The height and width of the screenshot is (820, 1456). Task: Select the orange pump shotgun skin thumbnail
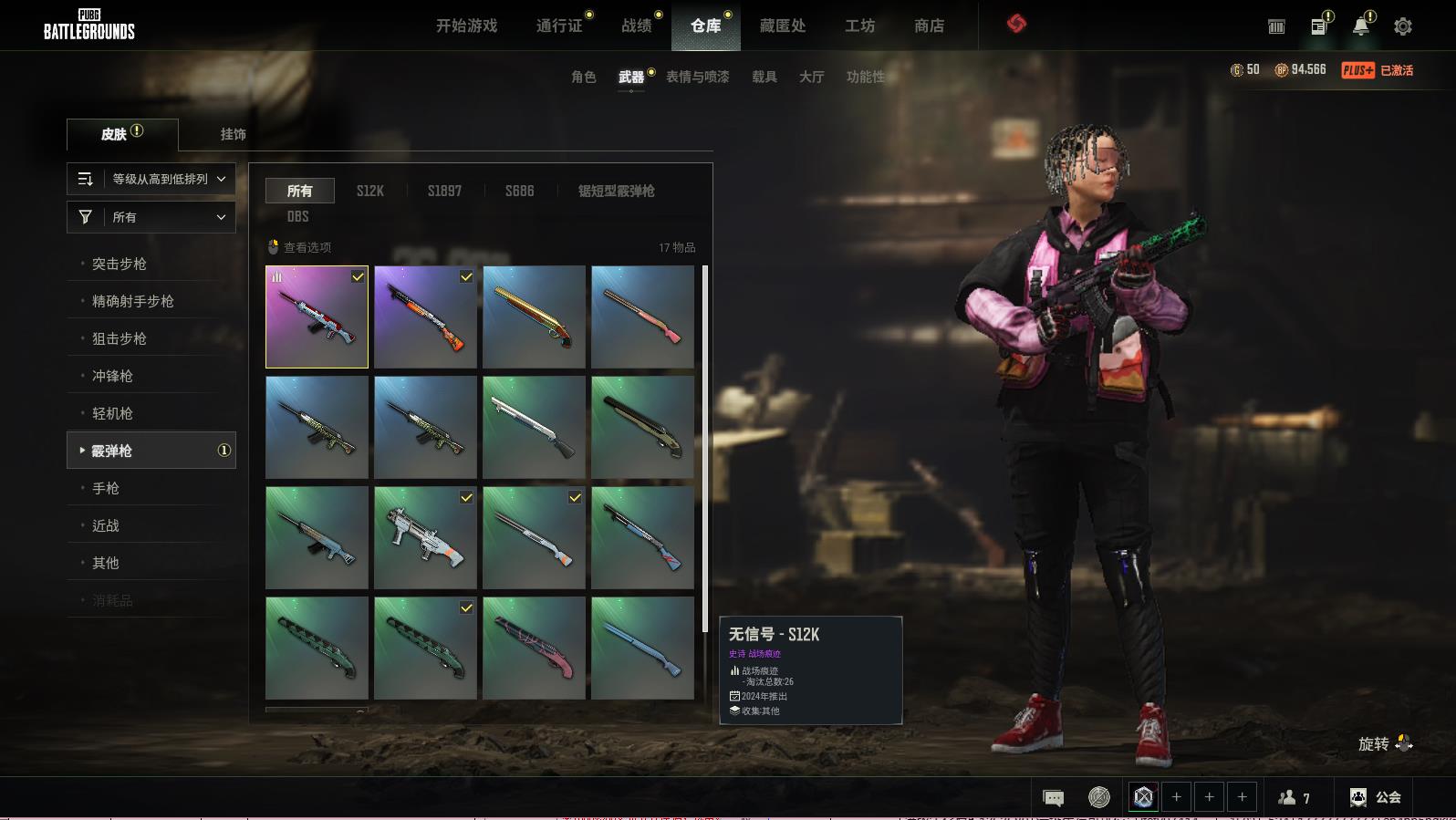coord(425,317)
